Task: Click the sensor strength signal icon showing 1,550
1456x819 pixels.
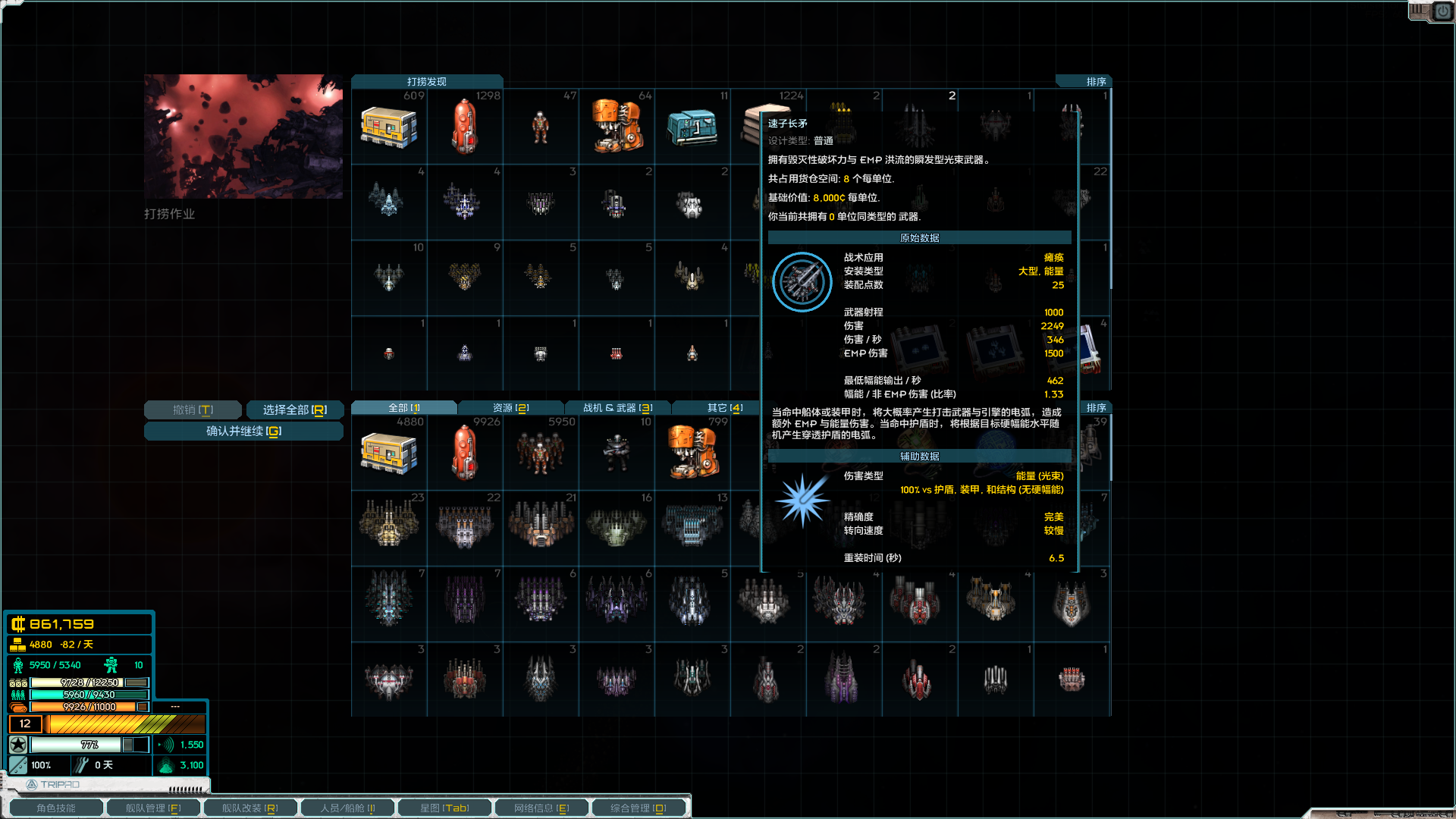Action: [x=165, y=745]
